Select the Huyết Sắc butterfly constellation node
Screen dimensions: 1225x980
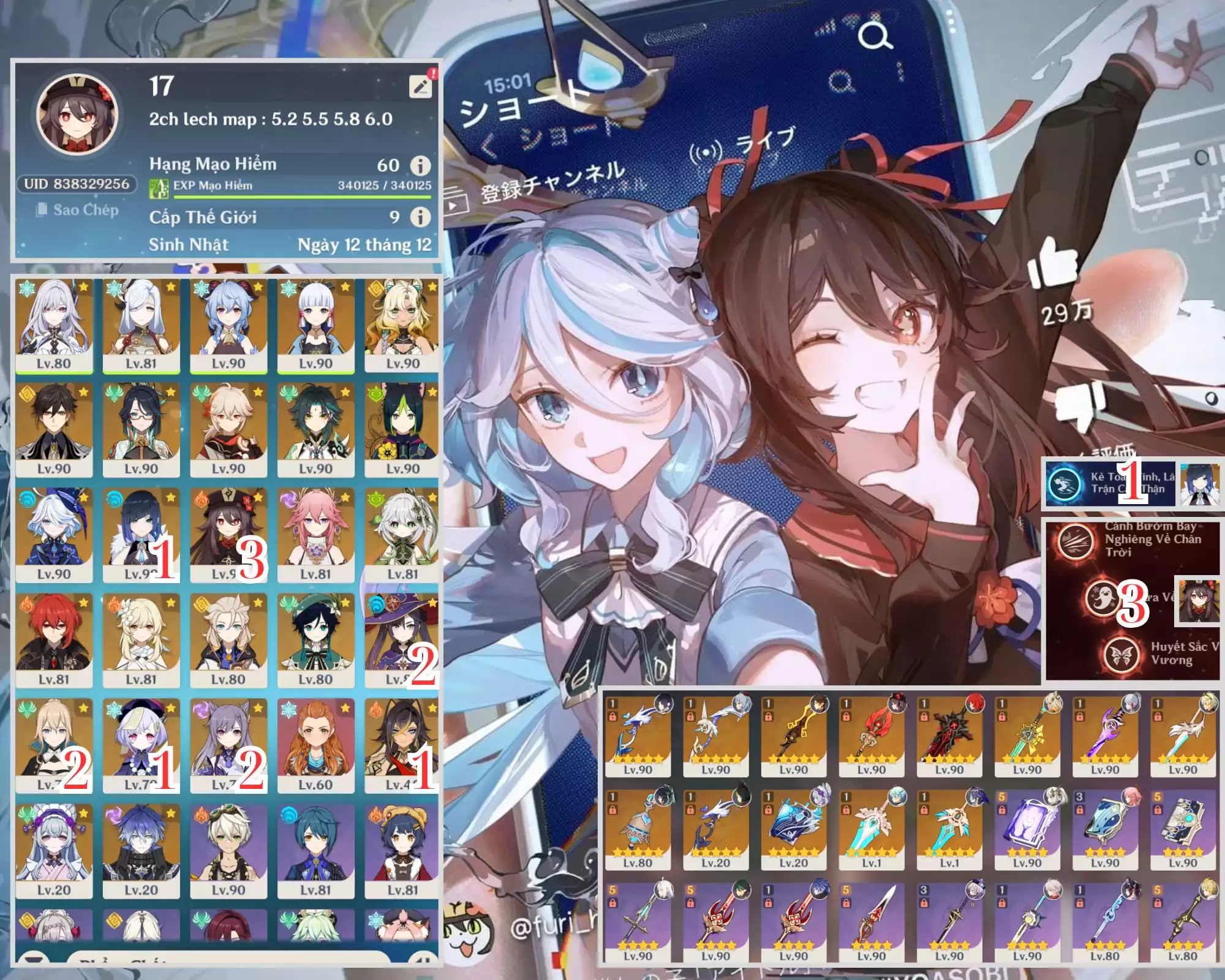[1120, 654]
